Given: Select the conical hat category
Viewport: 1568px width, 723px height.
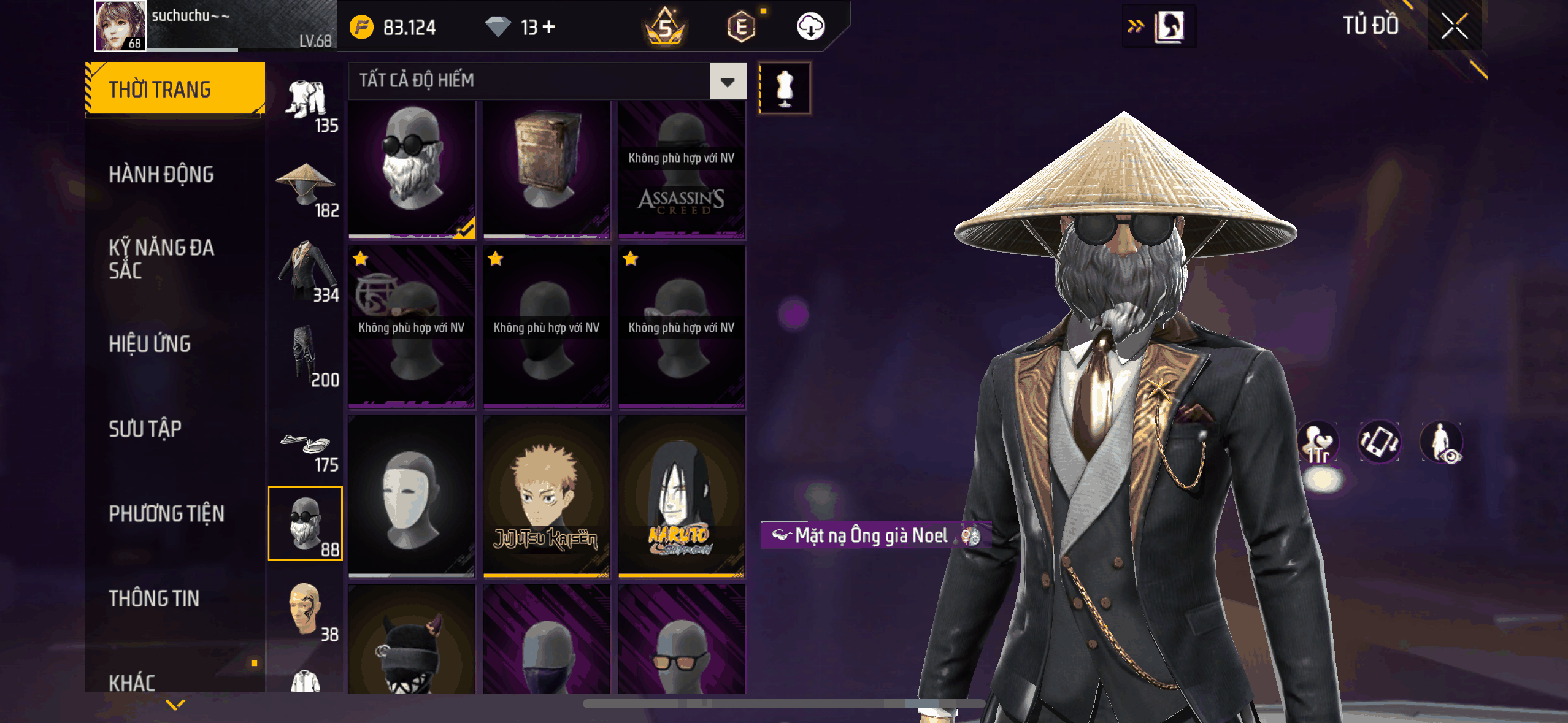Looking at the screenshot, I should [306, 185].
